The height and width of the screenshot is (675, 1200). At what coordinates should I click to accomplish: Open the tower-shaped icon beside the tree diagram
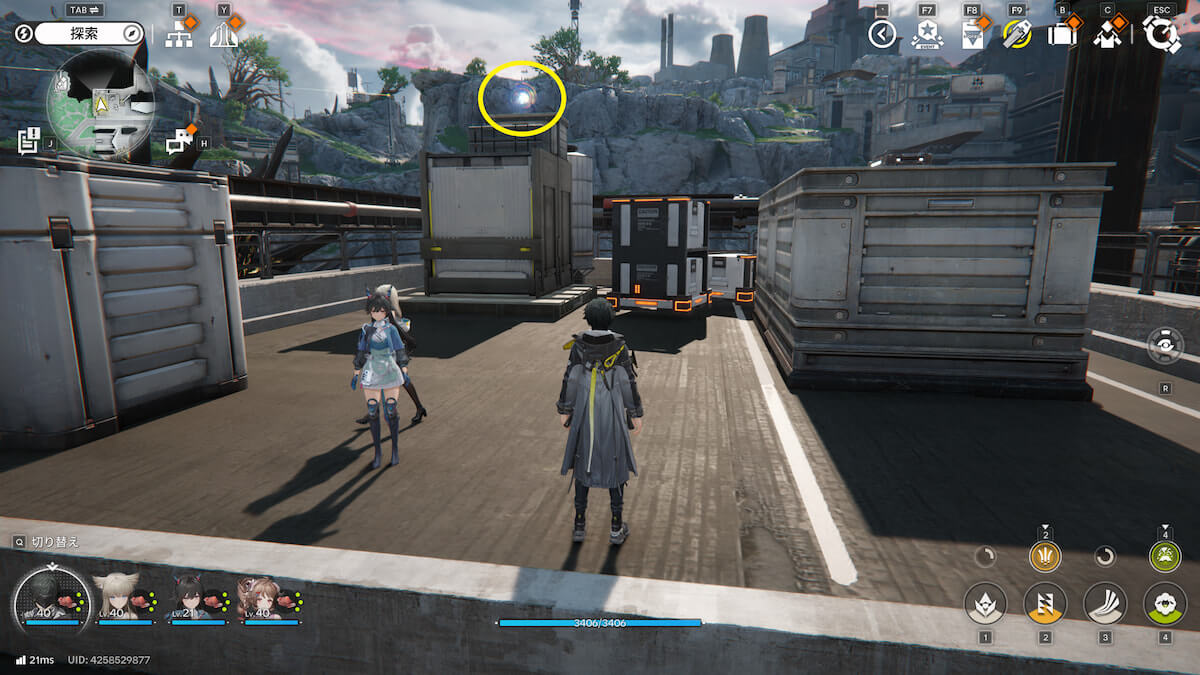[224, 34]
